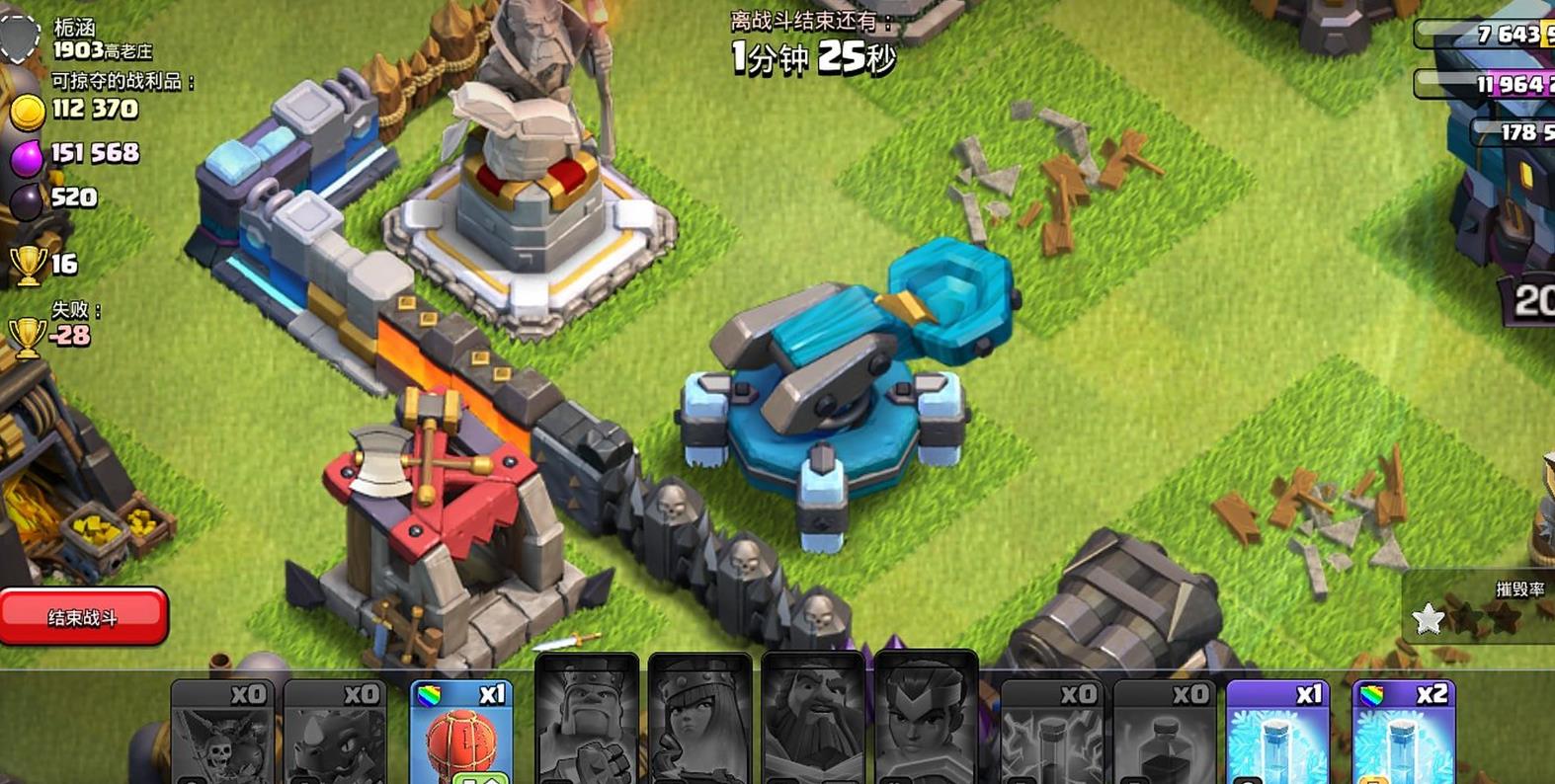
Task: Pick the clan freeze spell card x2
Action: (x=1403, y=734)
